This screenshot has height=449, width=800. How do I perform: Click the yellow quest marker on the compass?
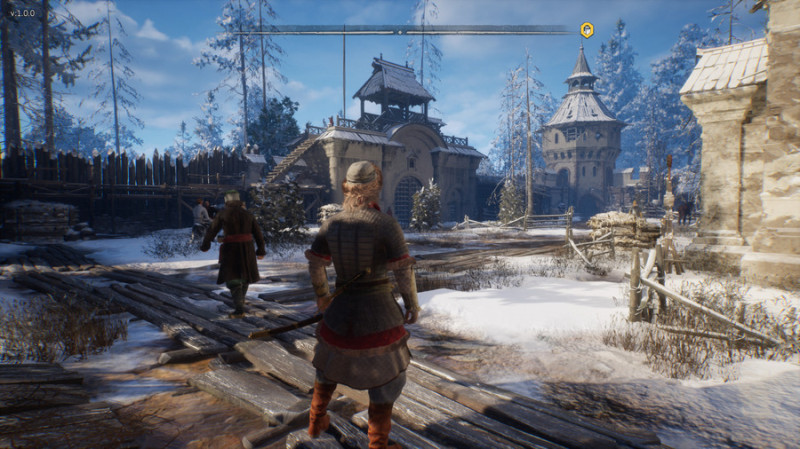coord(587,30)
